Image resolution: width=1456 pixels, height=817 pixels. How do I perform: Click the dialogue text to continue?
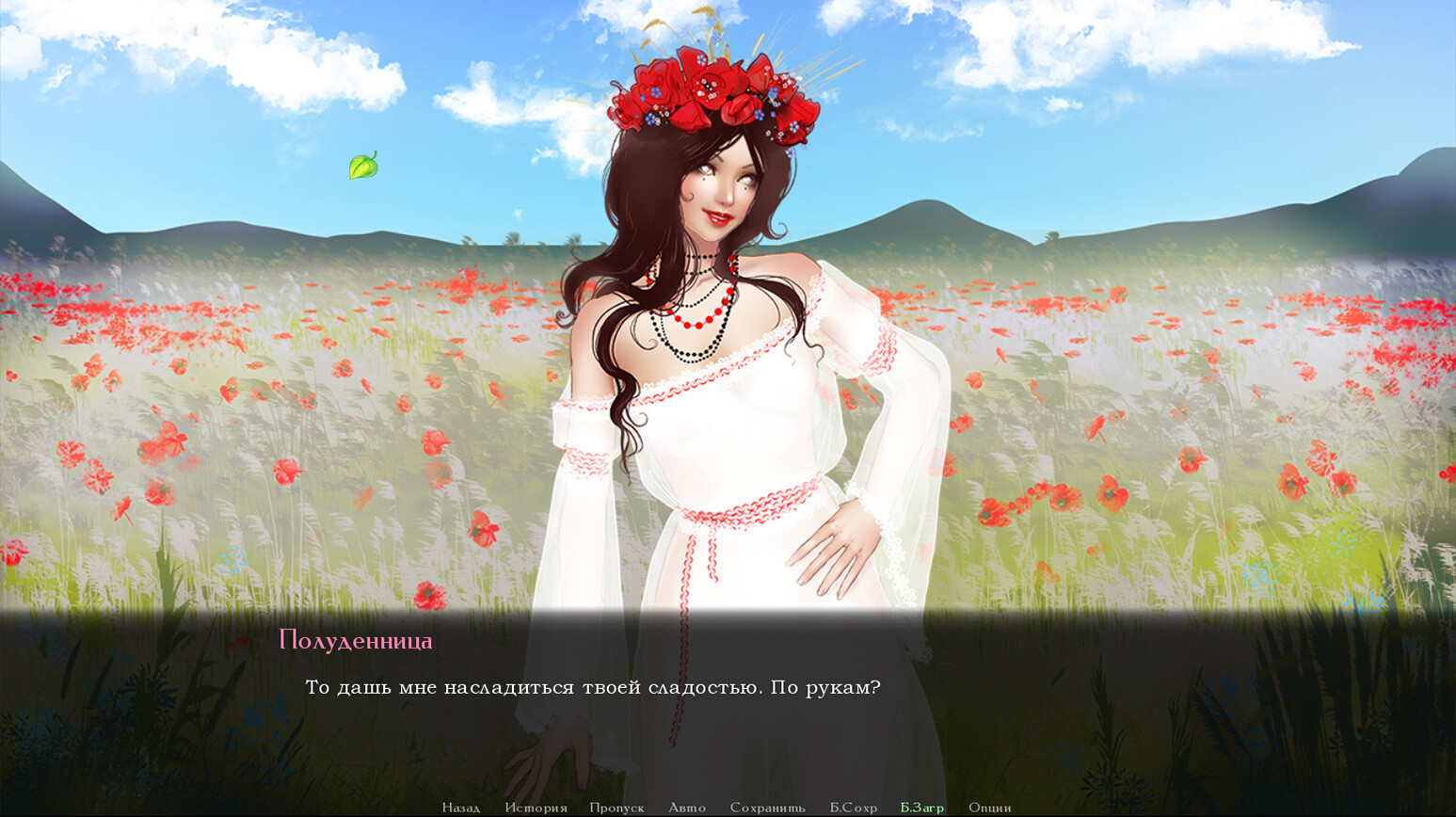592,688
